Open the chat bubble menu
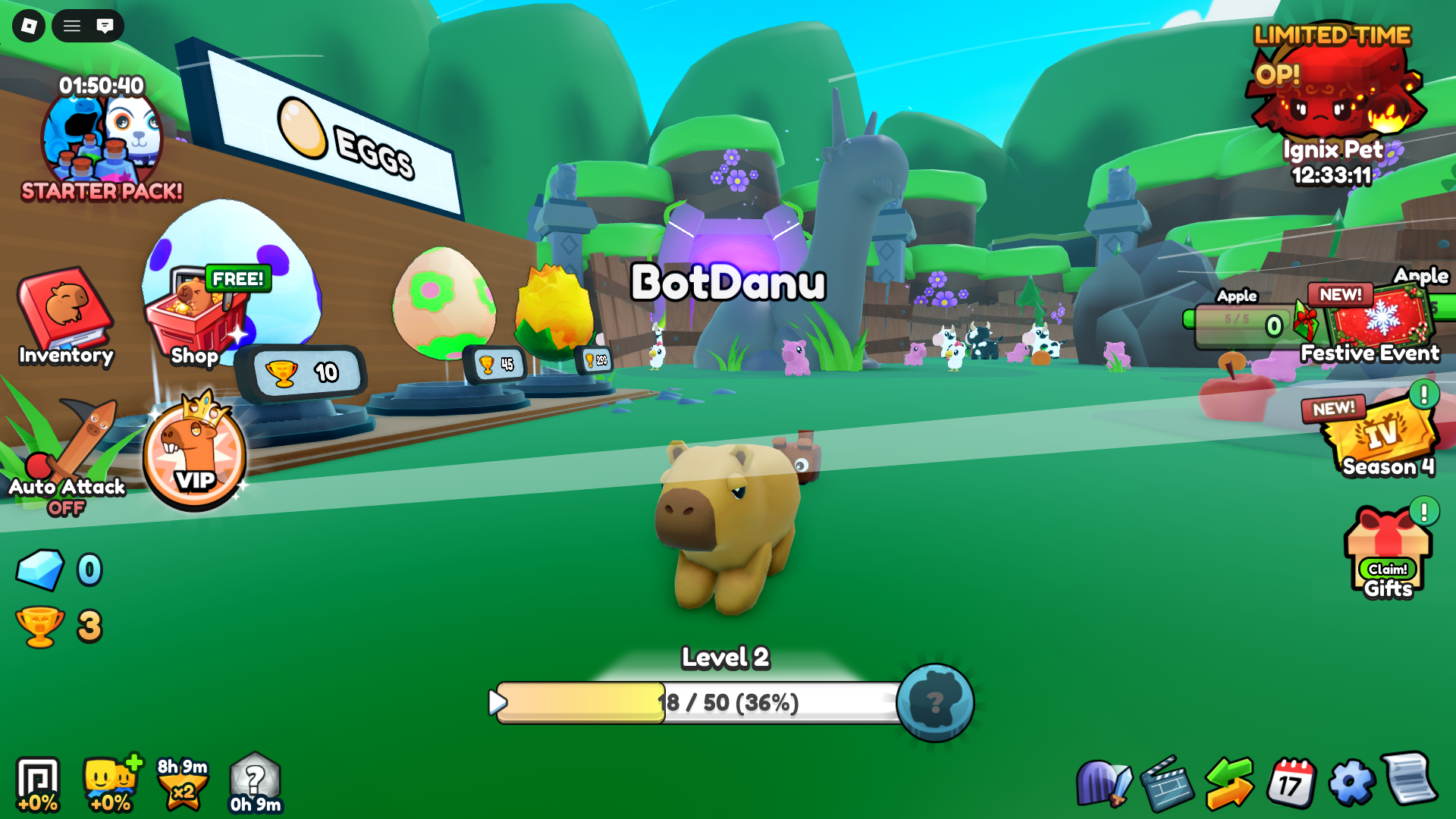This screenshot has height=819, width=1456. (x=106, y=26)
